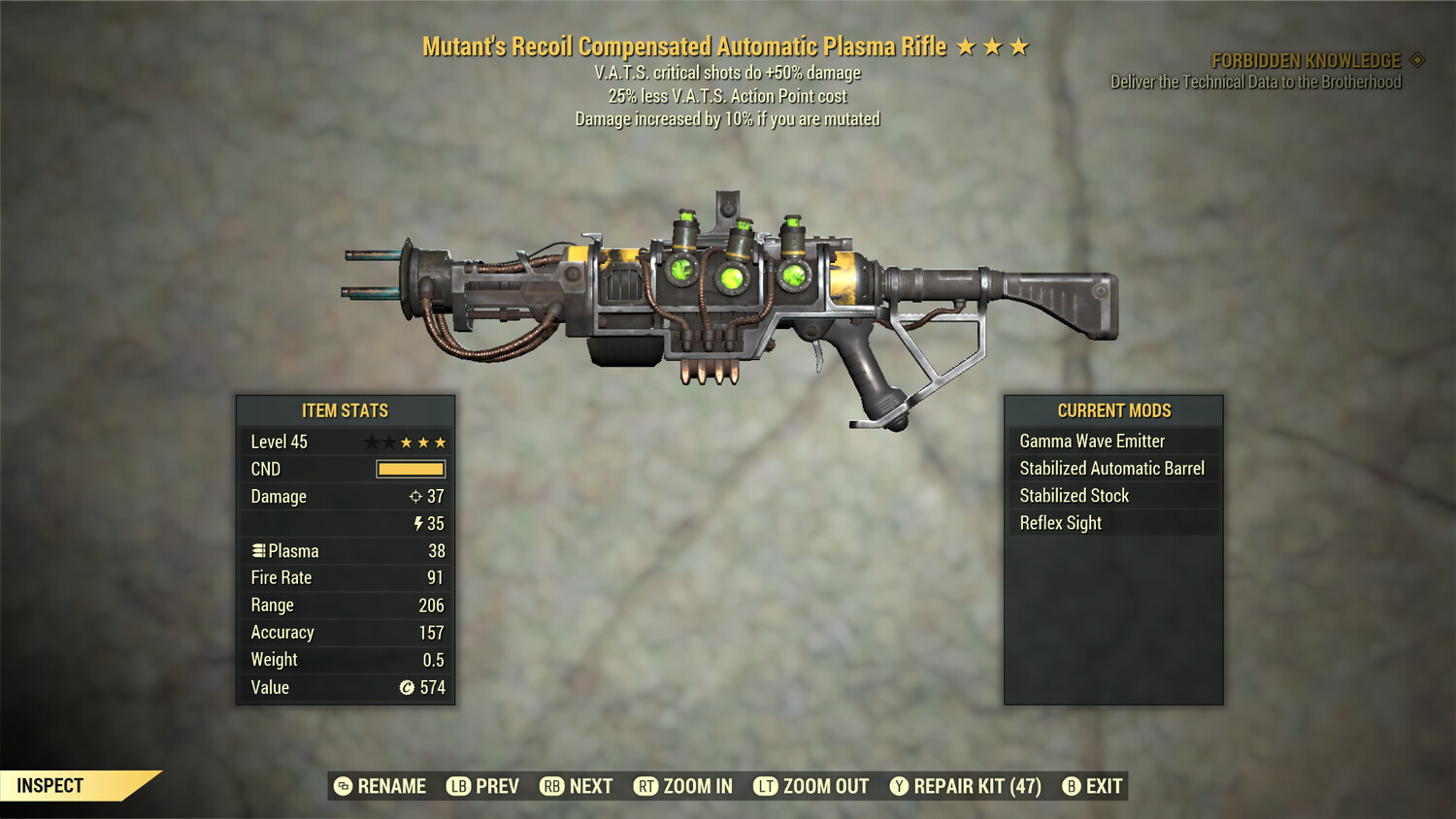Select the Stabilized Stock mod entry

1074,495
